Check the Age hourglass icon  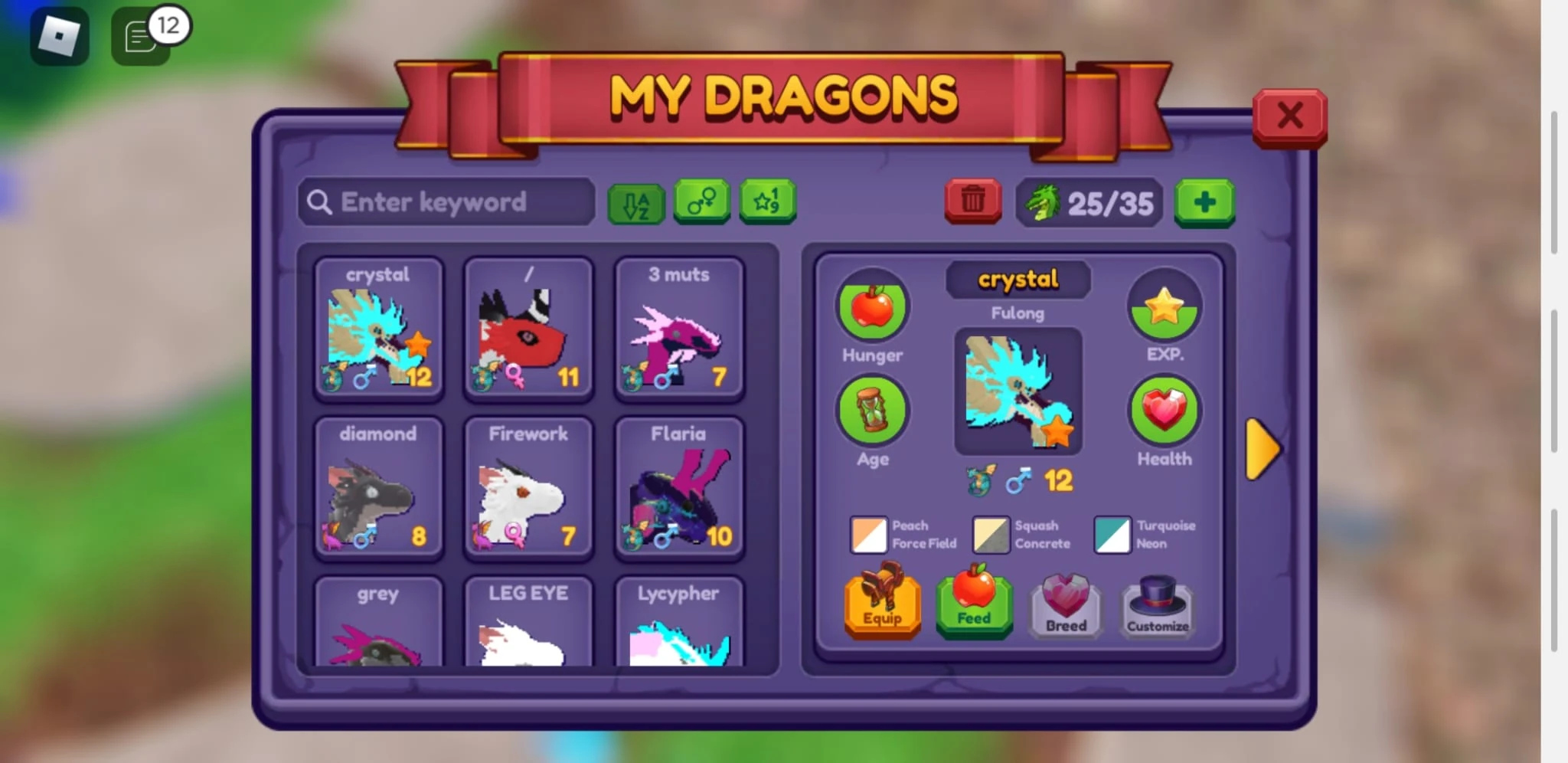click(872, 414)
